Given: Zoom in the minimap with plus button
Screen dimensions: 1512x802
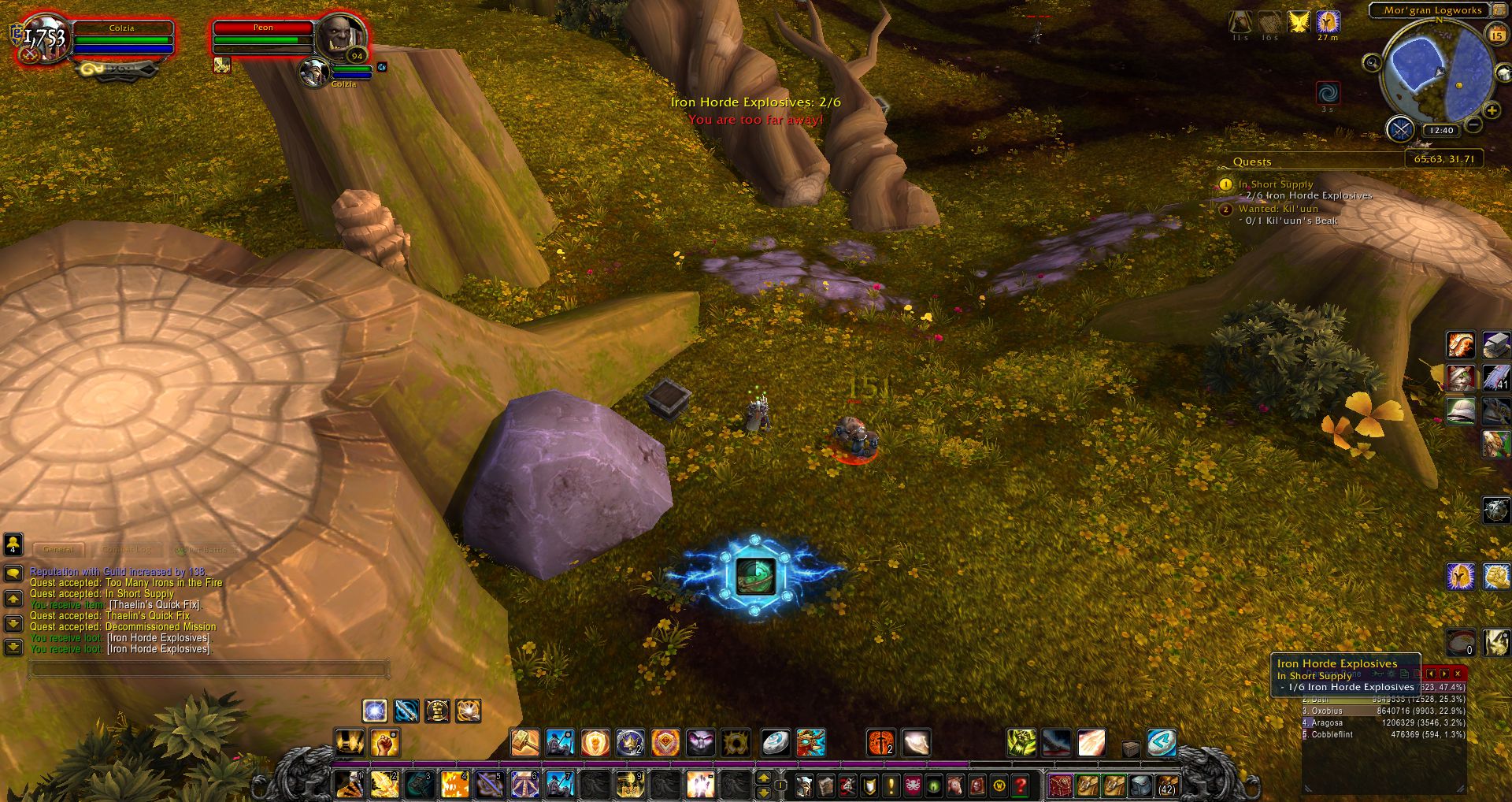Looking at the screenshot, I should [1492, 110].
